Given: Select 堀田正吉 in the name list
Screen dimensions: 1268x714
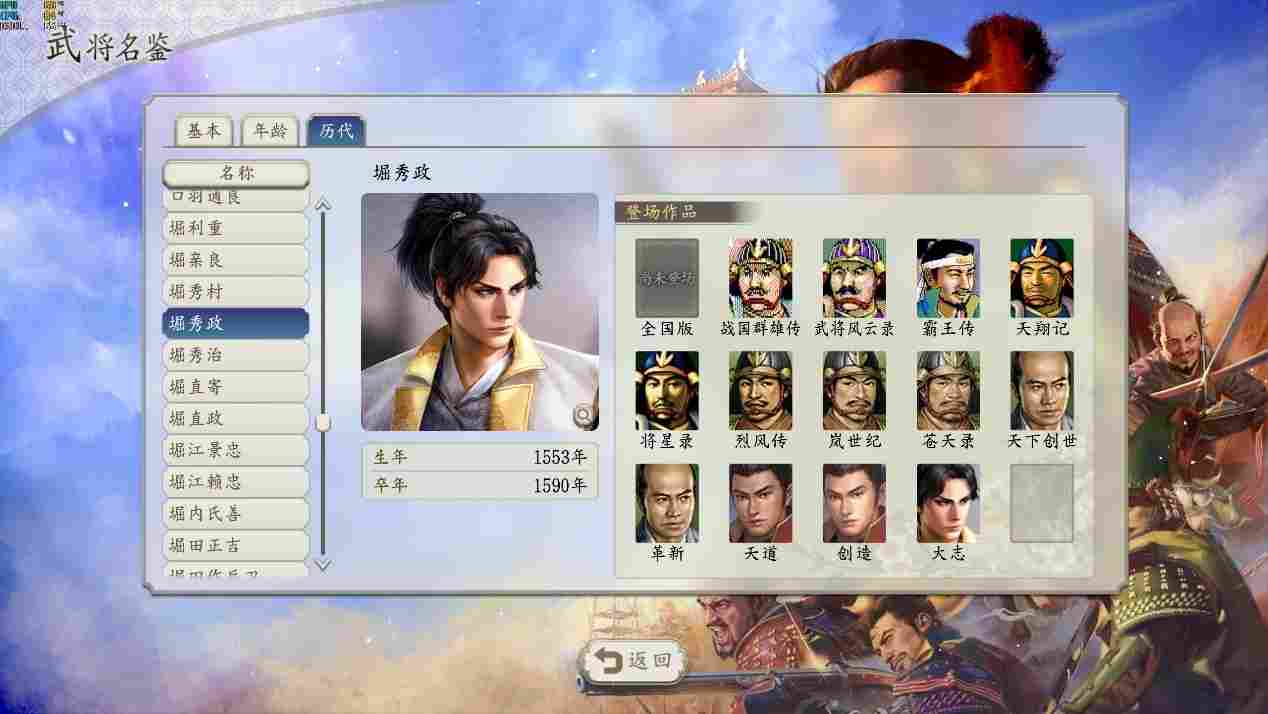Looking at the screenshot, I should 236,545.
